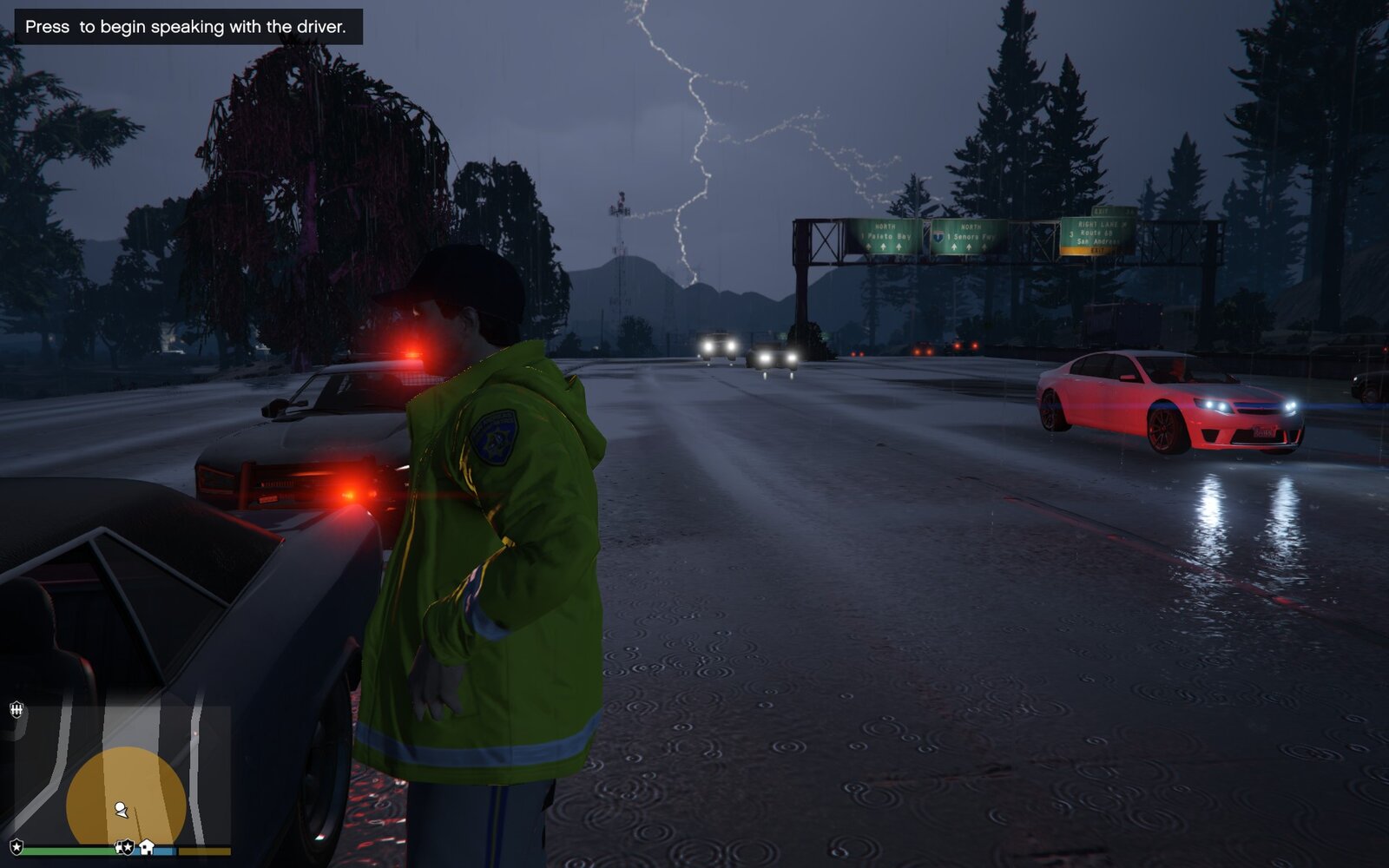Open the minimap in the corner

[122, 775]
